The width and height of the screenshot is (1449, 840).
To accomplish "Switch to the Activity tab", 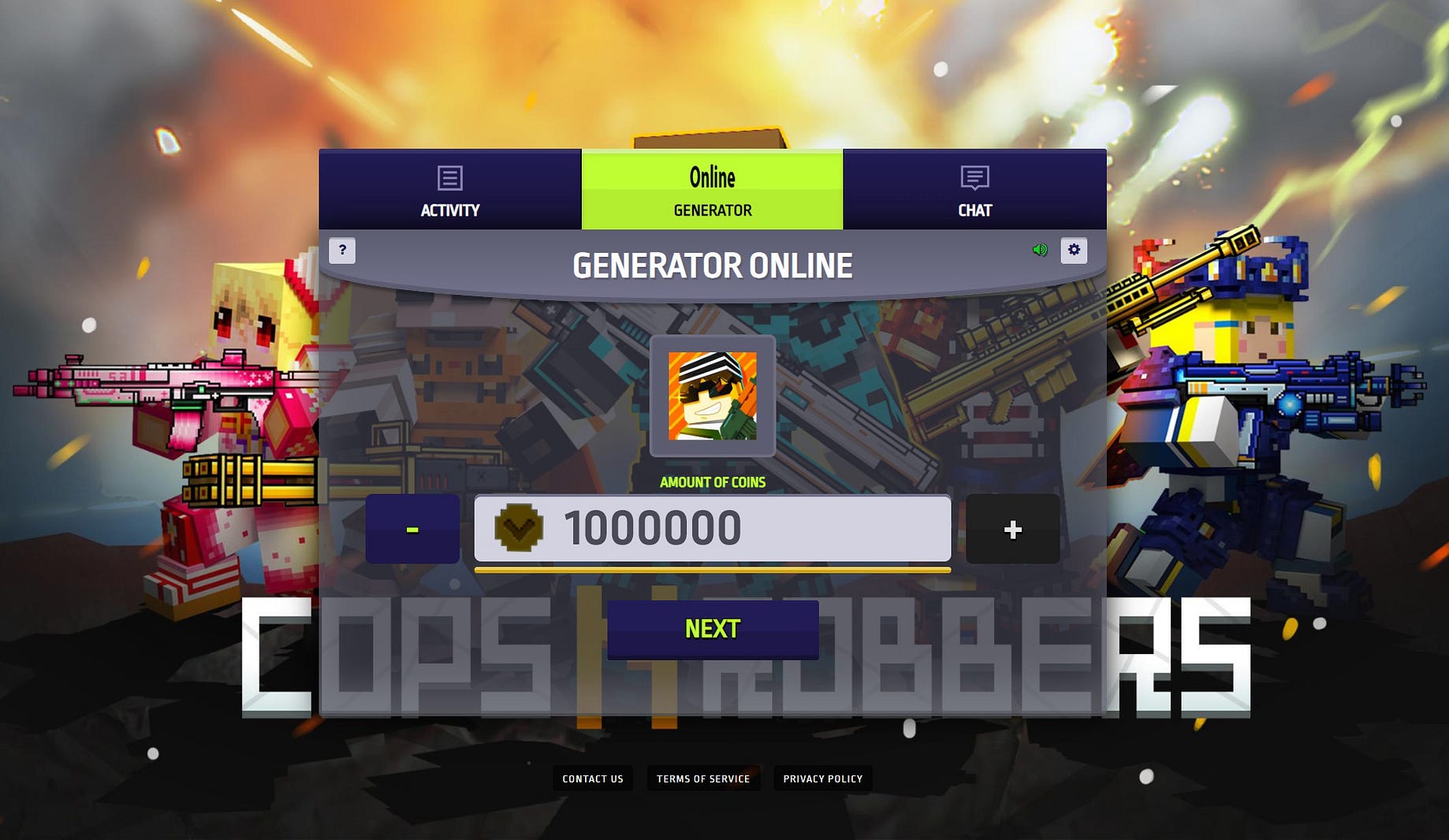I will click(x=449, y=192).
